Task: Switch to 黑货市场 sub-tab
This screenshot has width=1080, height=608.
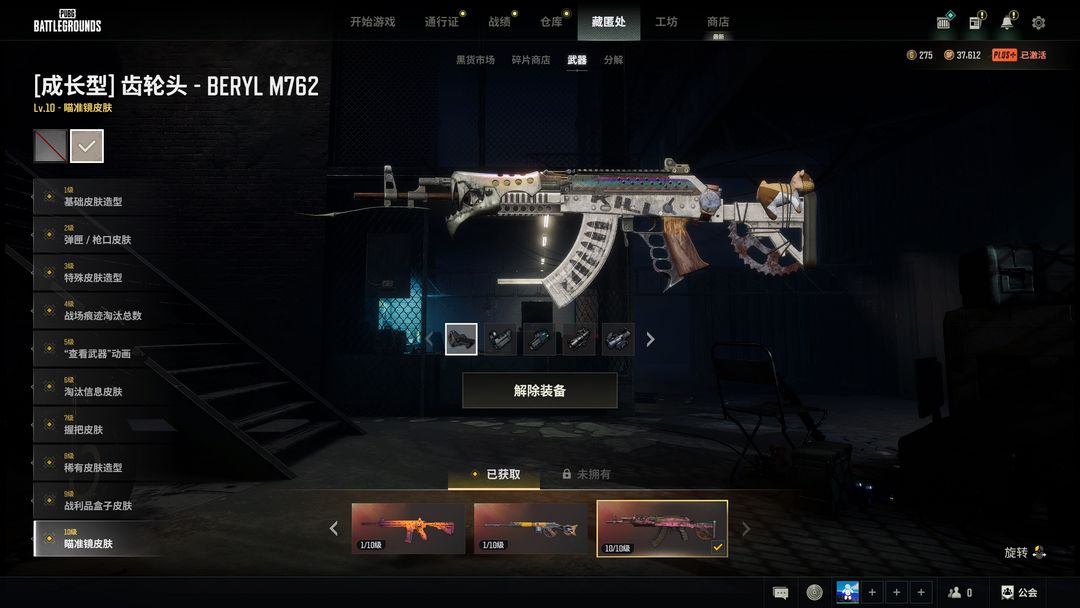Action: click(475, 60)
